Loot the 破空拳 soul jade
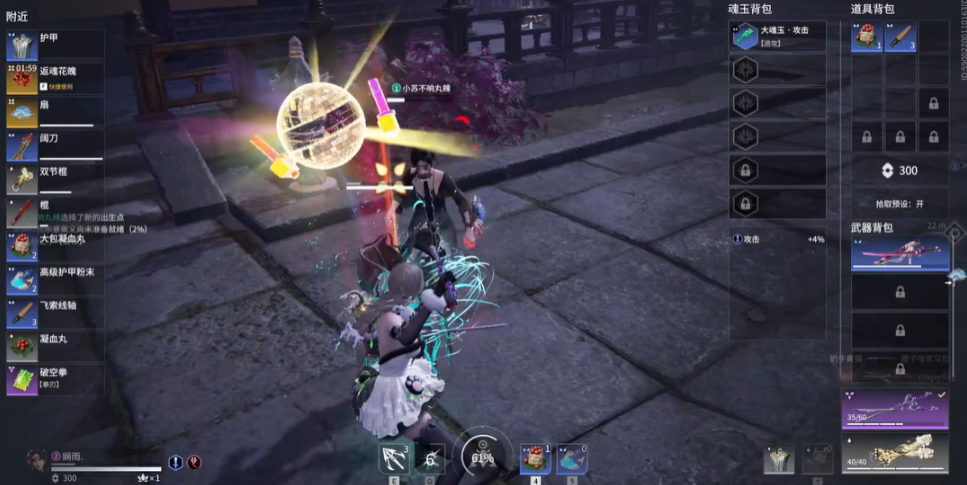Viewport: 967px width, 485px height. [55, 380]
